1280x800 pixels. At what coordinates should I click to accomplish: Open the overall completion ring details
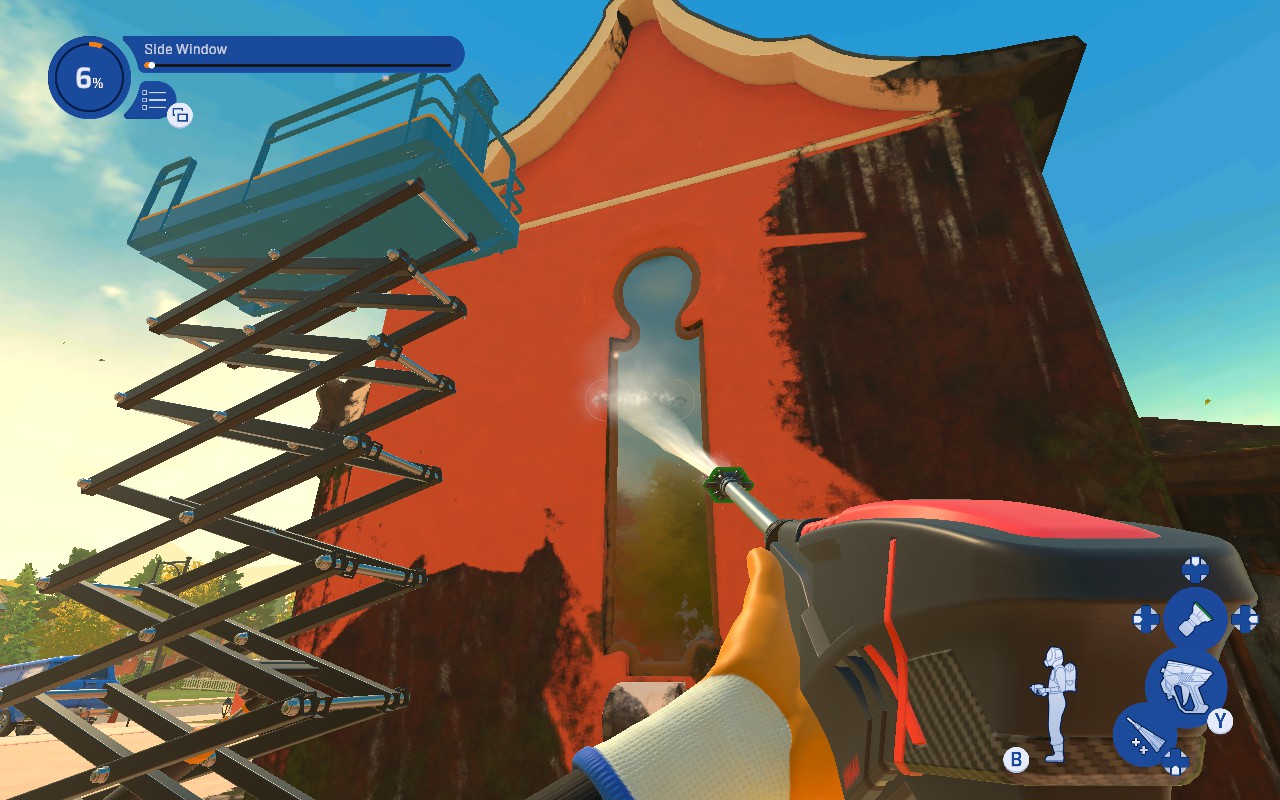[86, 76]
